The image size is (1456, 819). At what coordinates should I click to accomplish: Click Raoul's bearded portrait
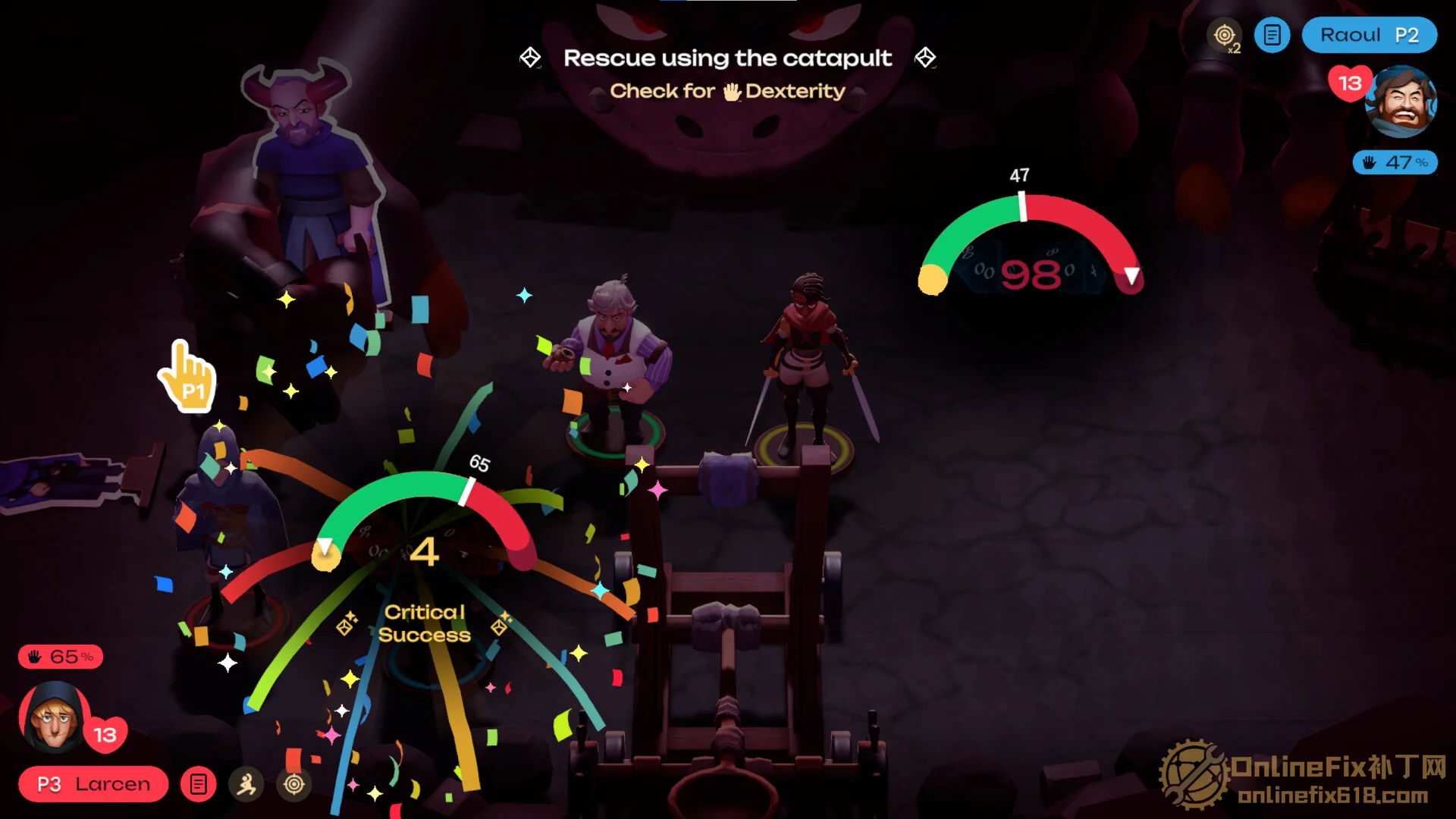(x=1401, y=101)
